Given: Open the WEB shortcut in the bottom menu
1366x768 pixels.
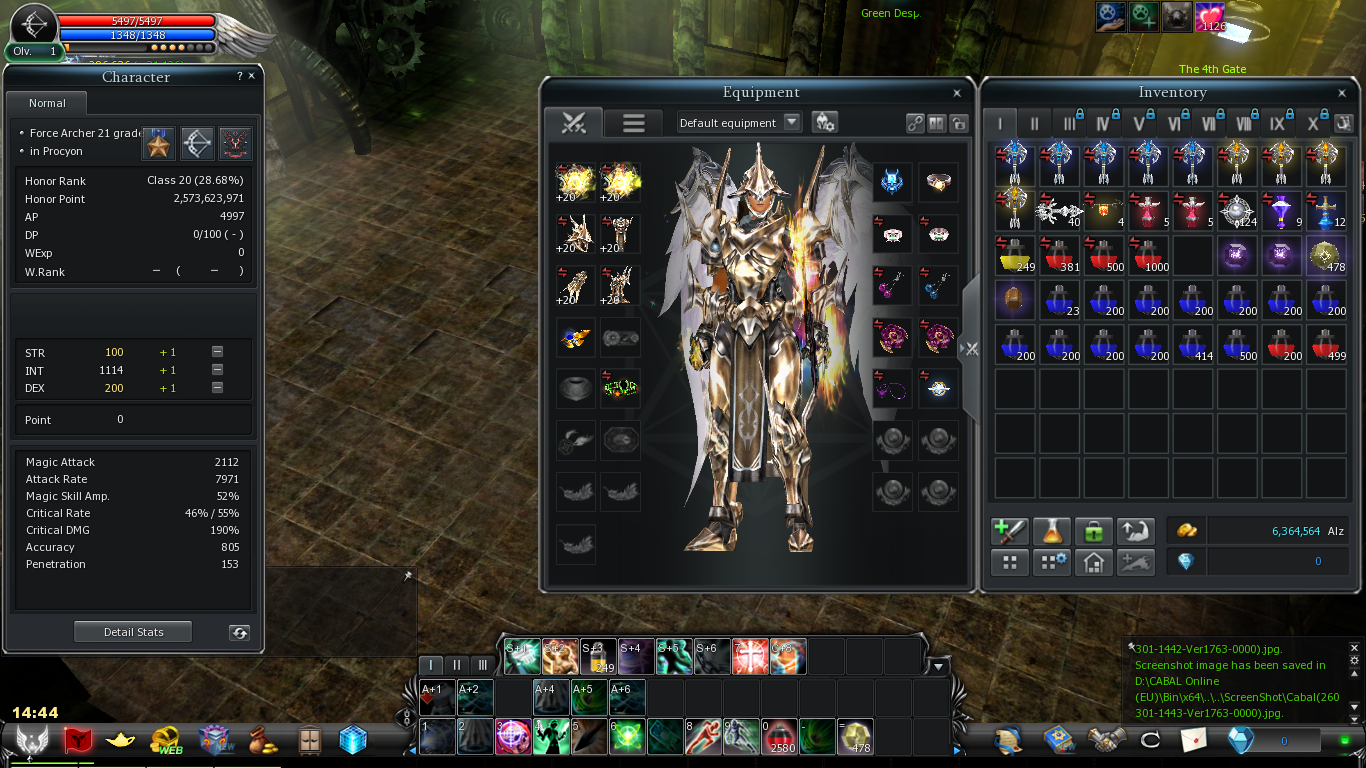Looking at the screenshot, I should [166, 740].
